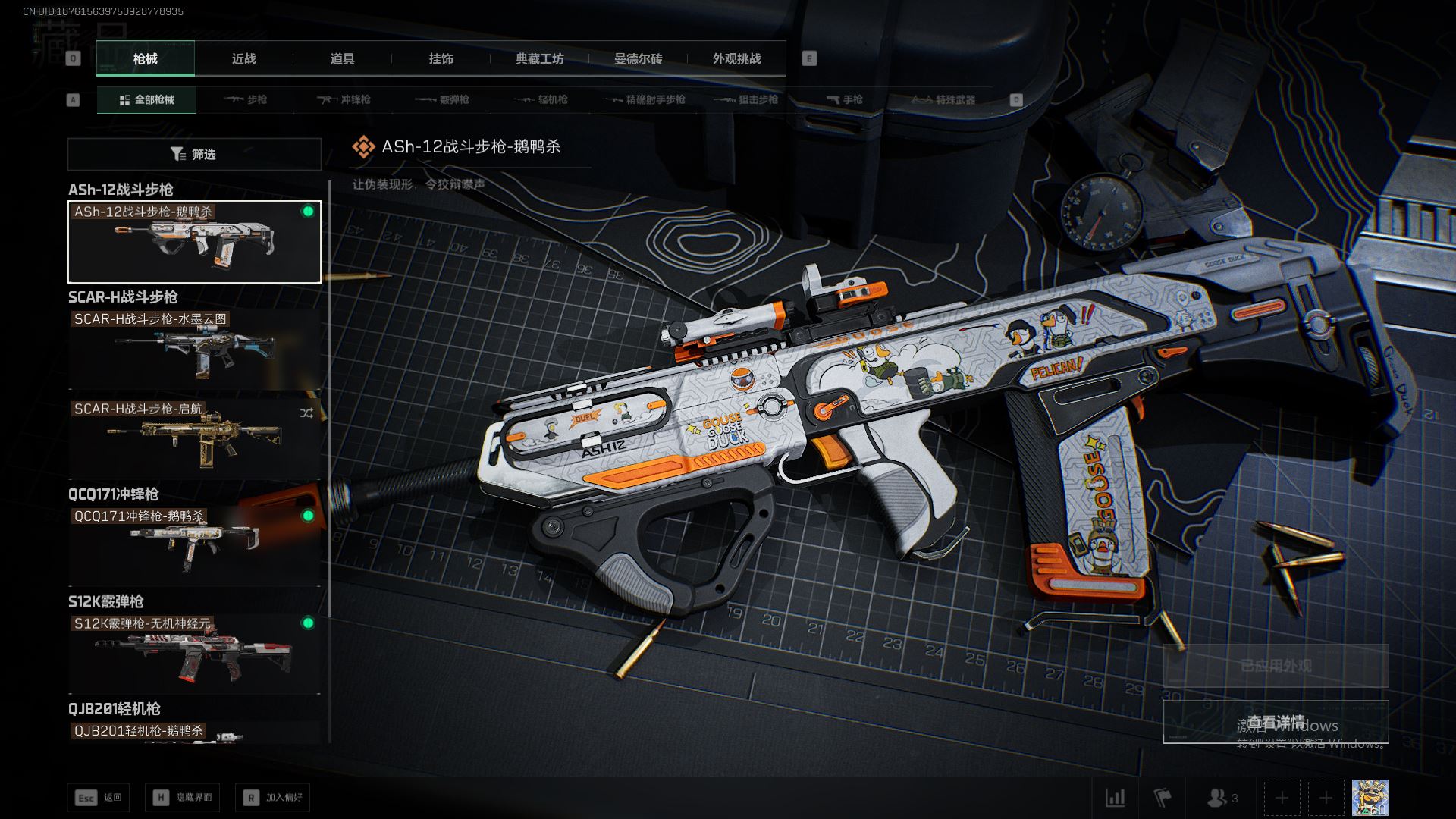Click 查看详情 view details button
The image size is (1456, 819).
pyautogui.click(x=1276, y=722)
